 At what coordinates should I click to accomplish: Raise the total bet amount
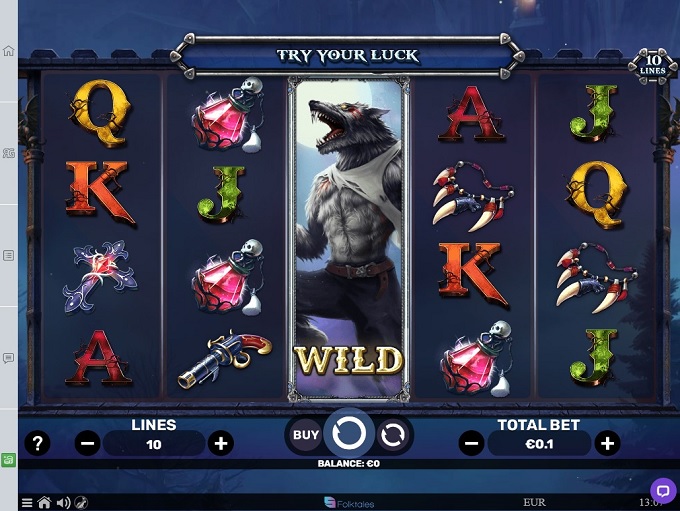point(606,443)
